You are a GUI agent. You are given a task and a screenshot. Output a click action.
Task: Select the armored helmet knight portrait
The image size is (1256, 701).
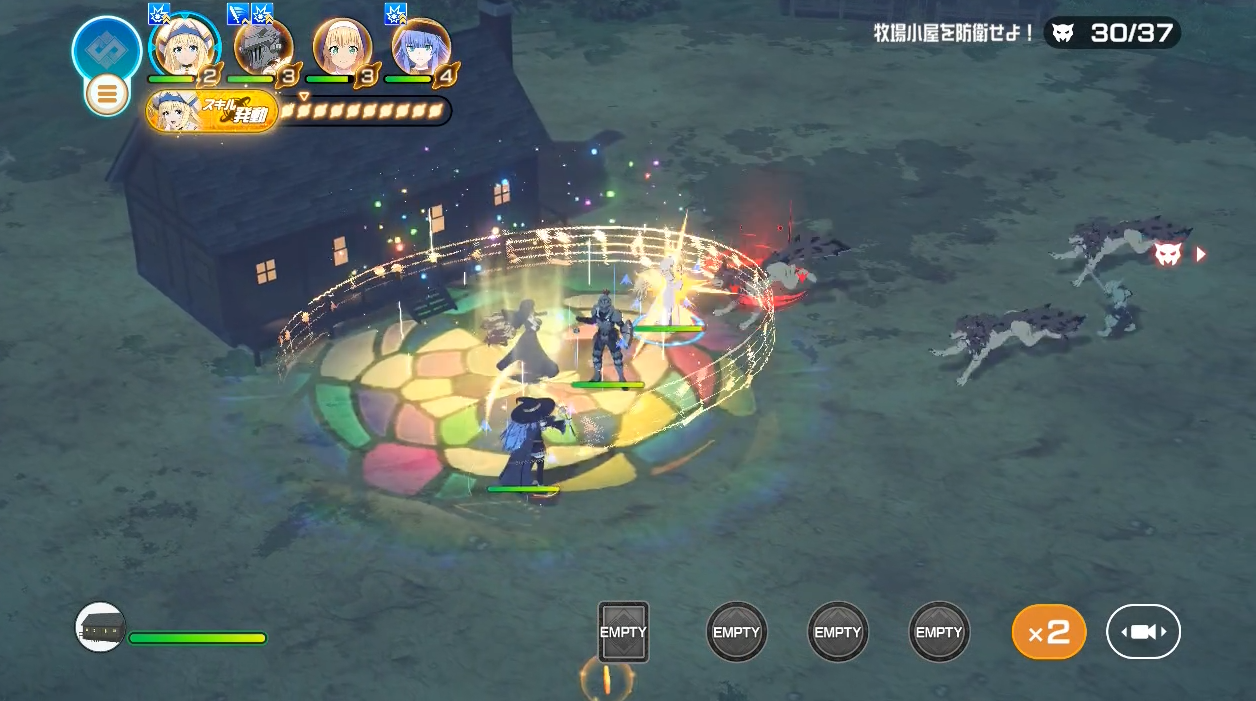coord(263,46)
